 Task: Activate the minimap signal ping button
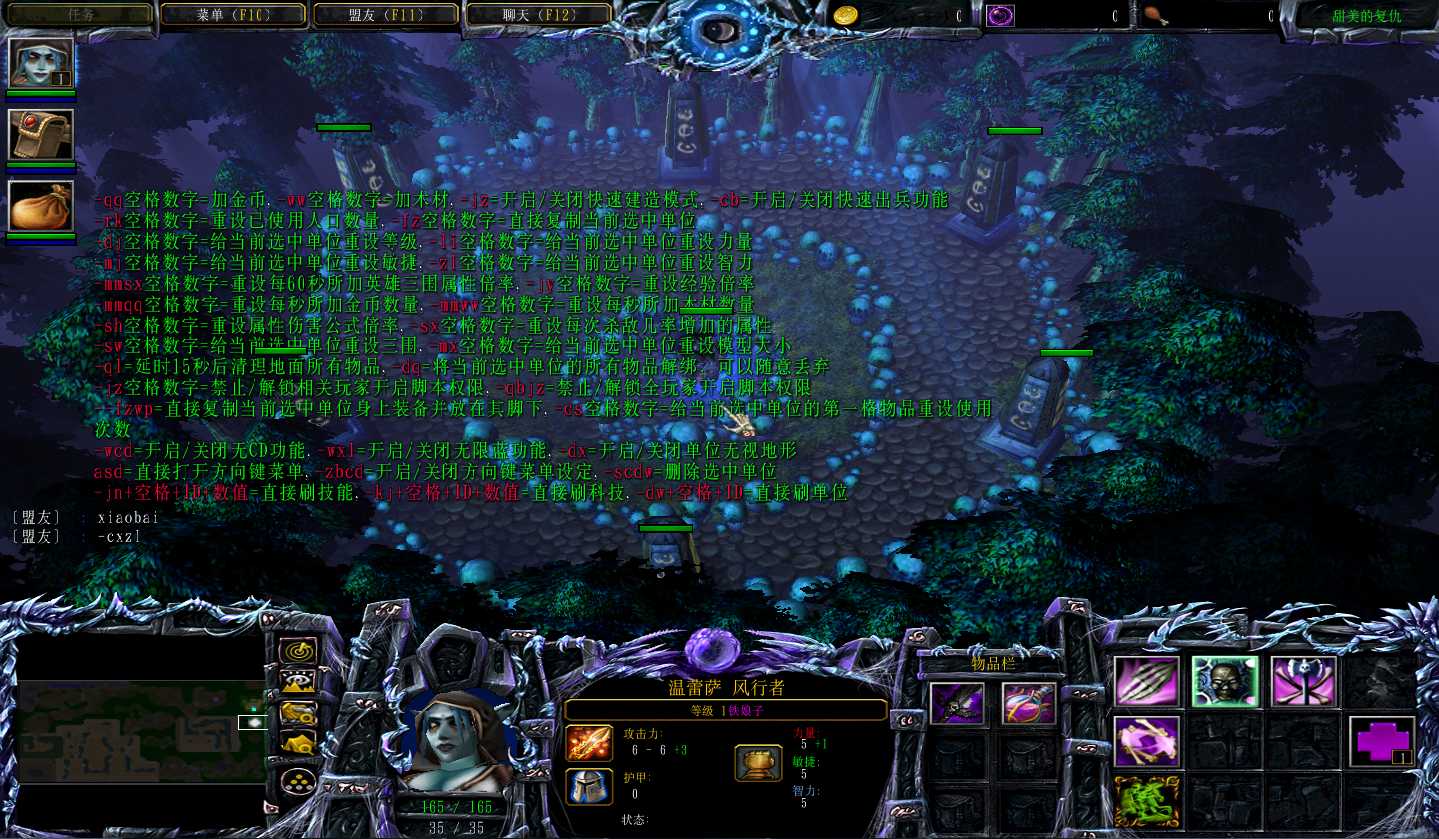[297, 652]
